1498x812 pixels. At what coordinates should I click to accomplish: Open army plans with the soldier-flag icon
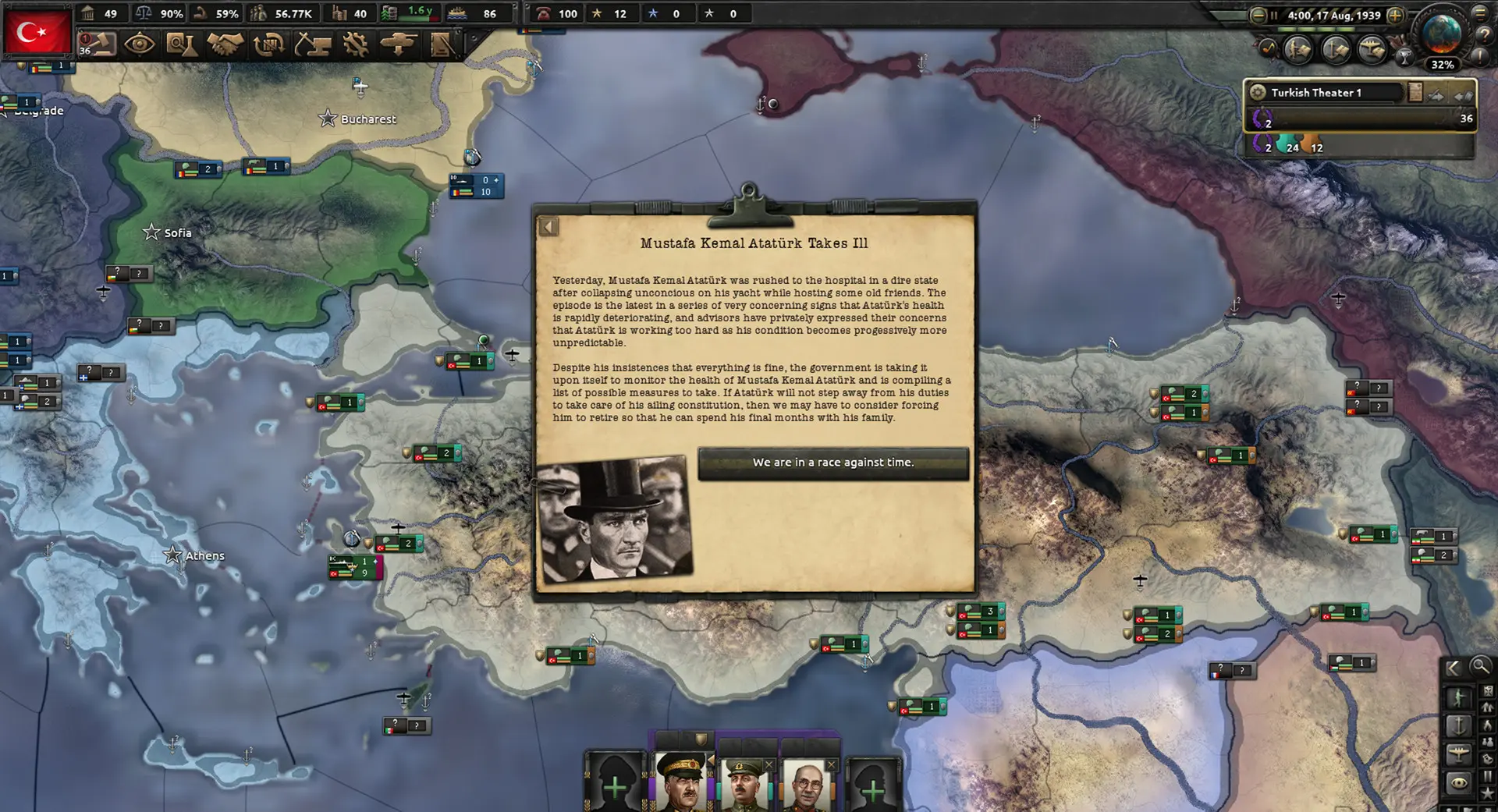pos(442,44)
